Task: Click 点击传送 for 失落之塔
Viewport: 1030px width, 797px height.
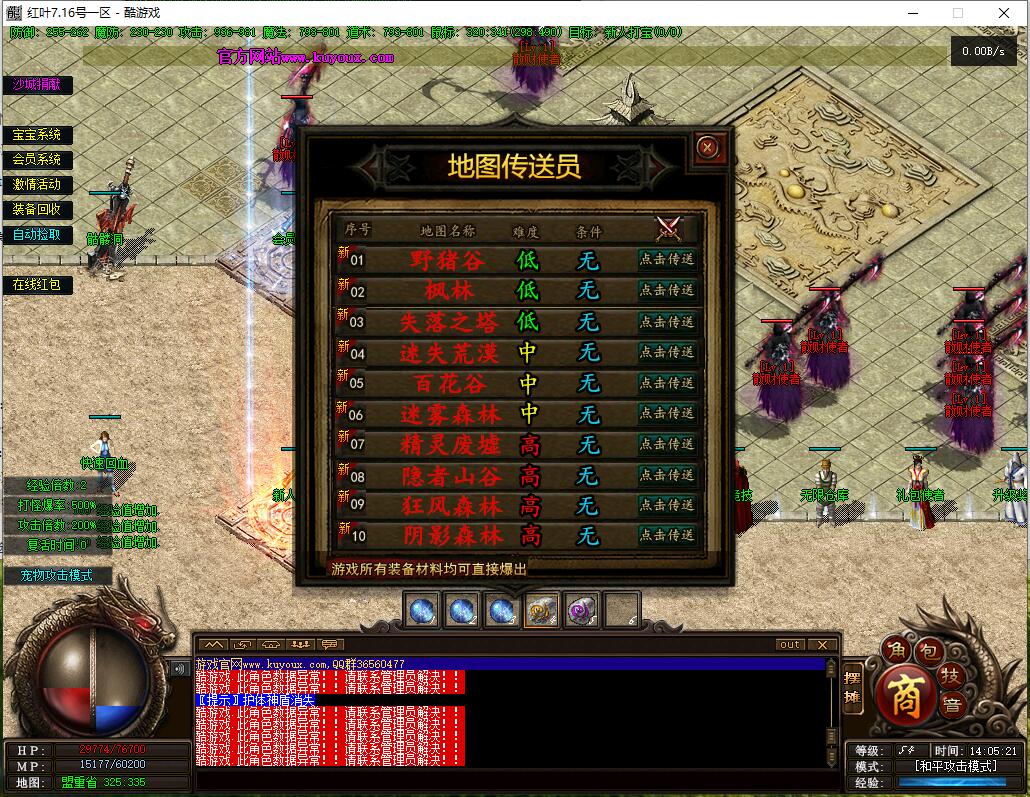Action: (x=667, y=322)
